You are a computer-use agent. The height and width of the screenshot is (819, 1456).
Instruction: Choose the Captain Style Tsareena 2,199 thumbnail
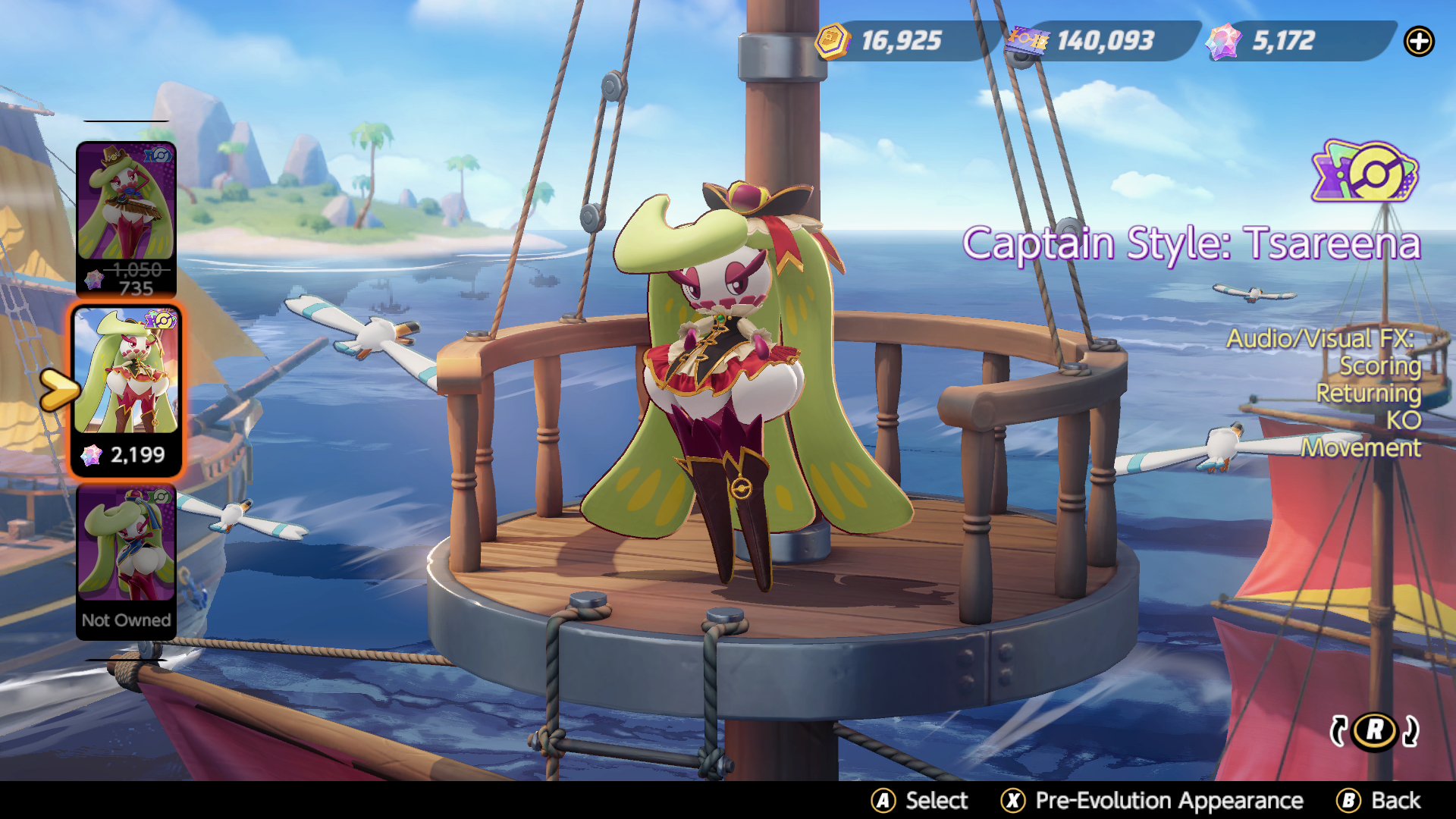tap(126, 388)
